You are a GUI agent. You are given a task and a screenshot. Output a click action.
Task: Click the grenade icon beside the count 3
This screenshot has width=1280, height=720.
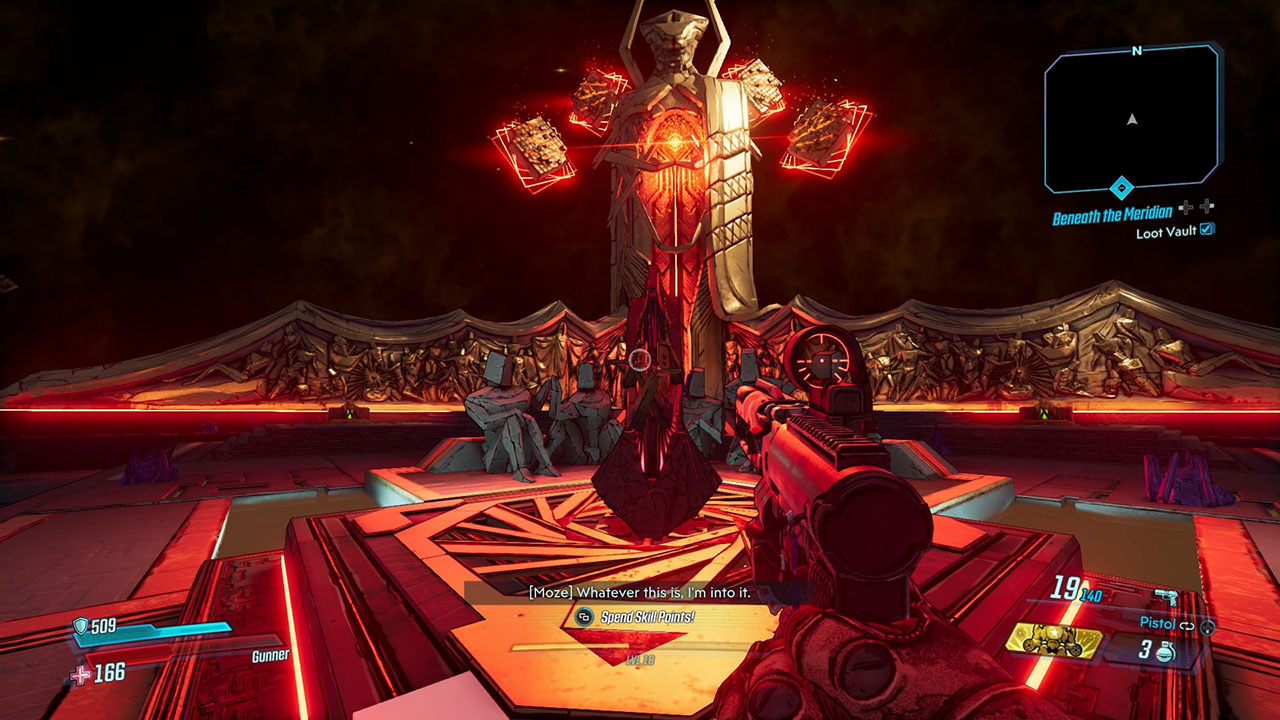[1165, 652]
